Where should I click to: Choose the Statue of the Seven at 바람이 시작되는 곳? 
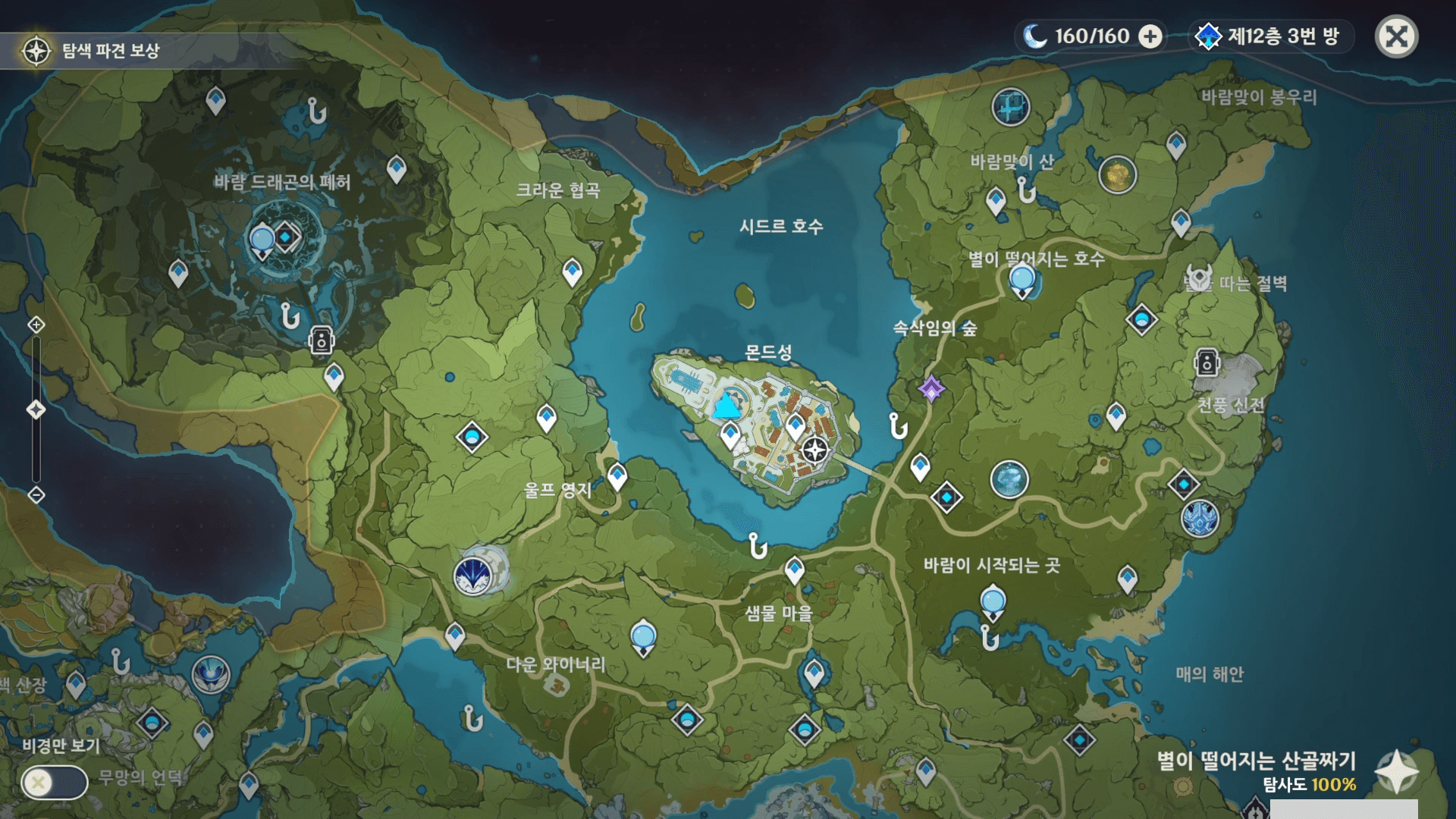(993, 603)
